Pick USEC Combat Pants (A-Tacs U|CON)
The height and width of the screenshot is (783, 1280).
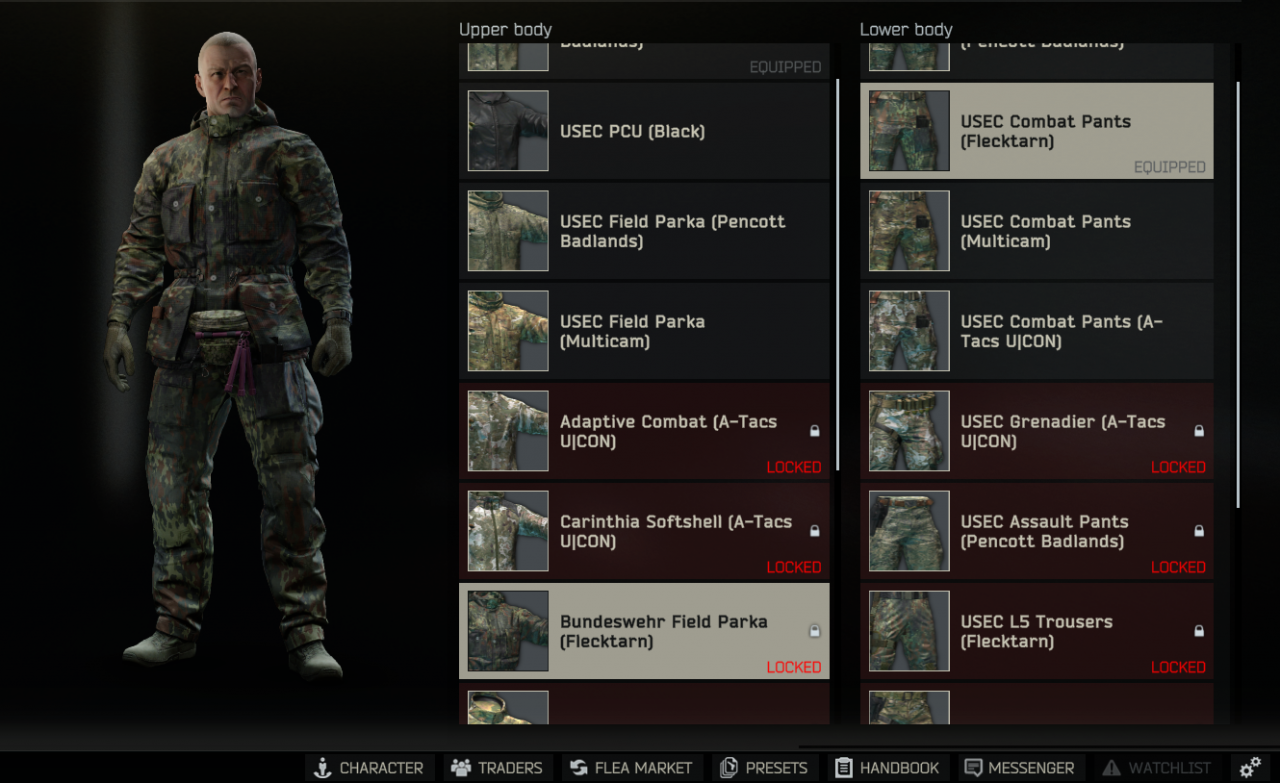click(x=1036, y=331)
